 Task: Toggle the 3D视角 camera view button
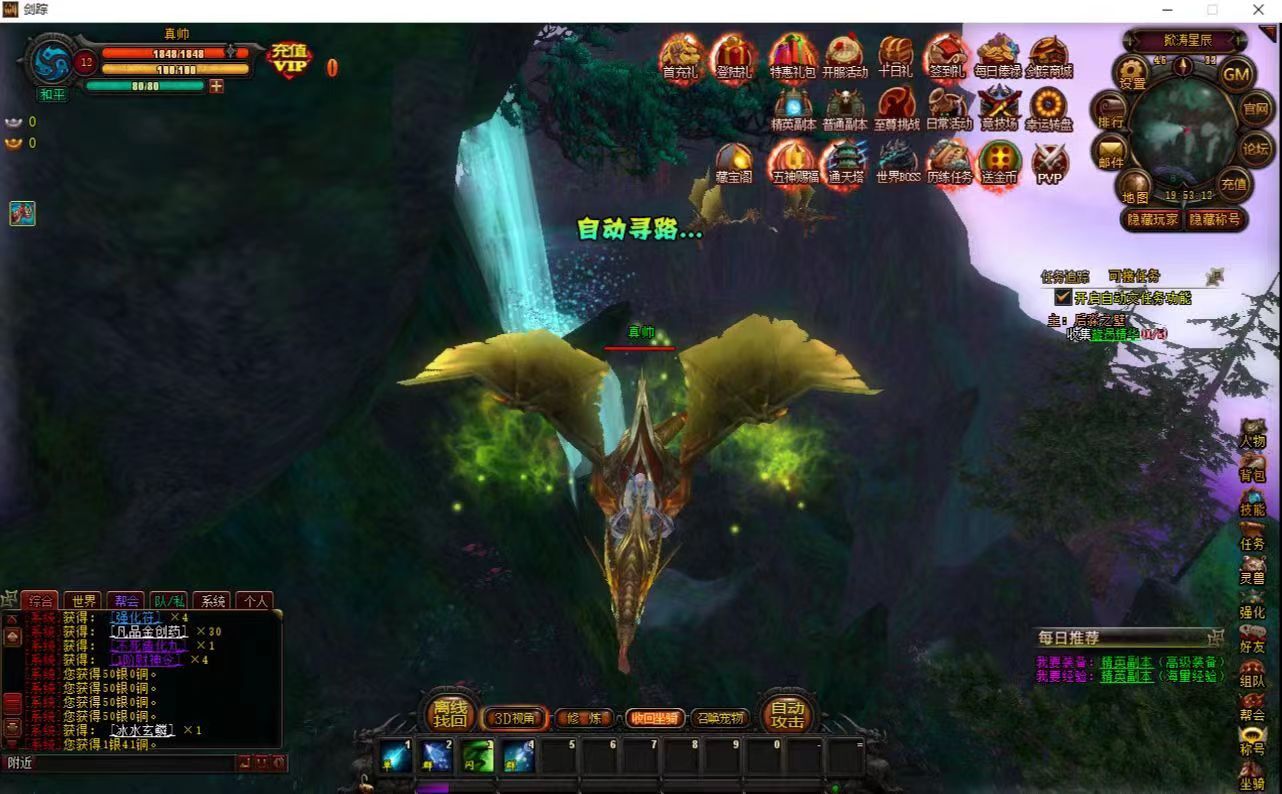[514, 718]
